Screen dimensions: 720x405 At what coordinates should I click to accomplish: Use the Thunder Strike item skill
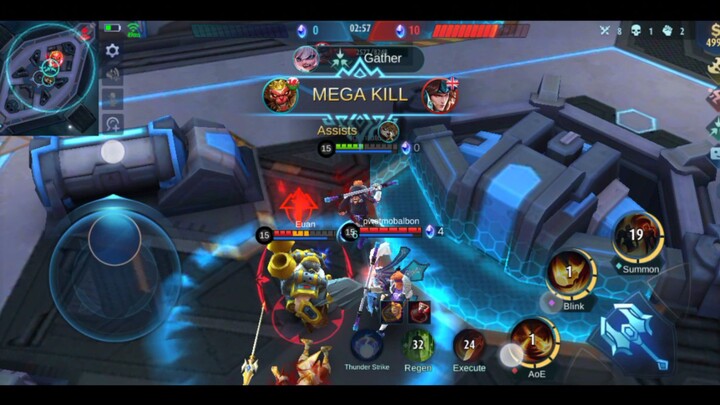pyautogui.click(x=366, y=346)
